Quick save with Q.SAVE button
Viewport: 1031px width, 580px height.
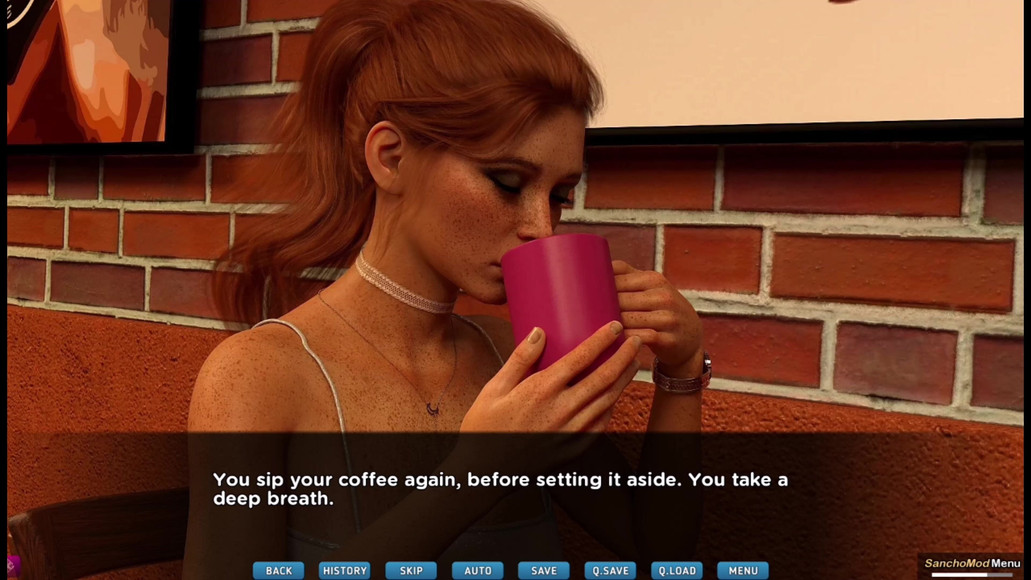pyautogui.click(x=610, y=570)
